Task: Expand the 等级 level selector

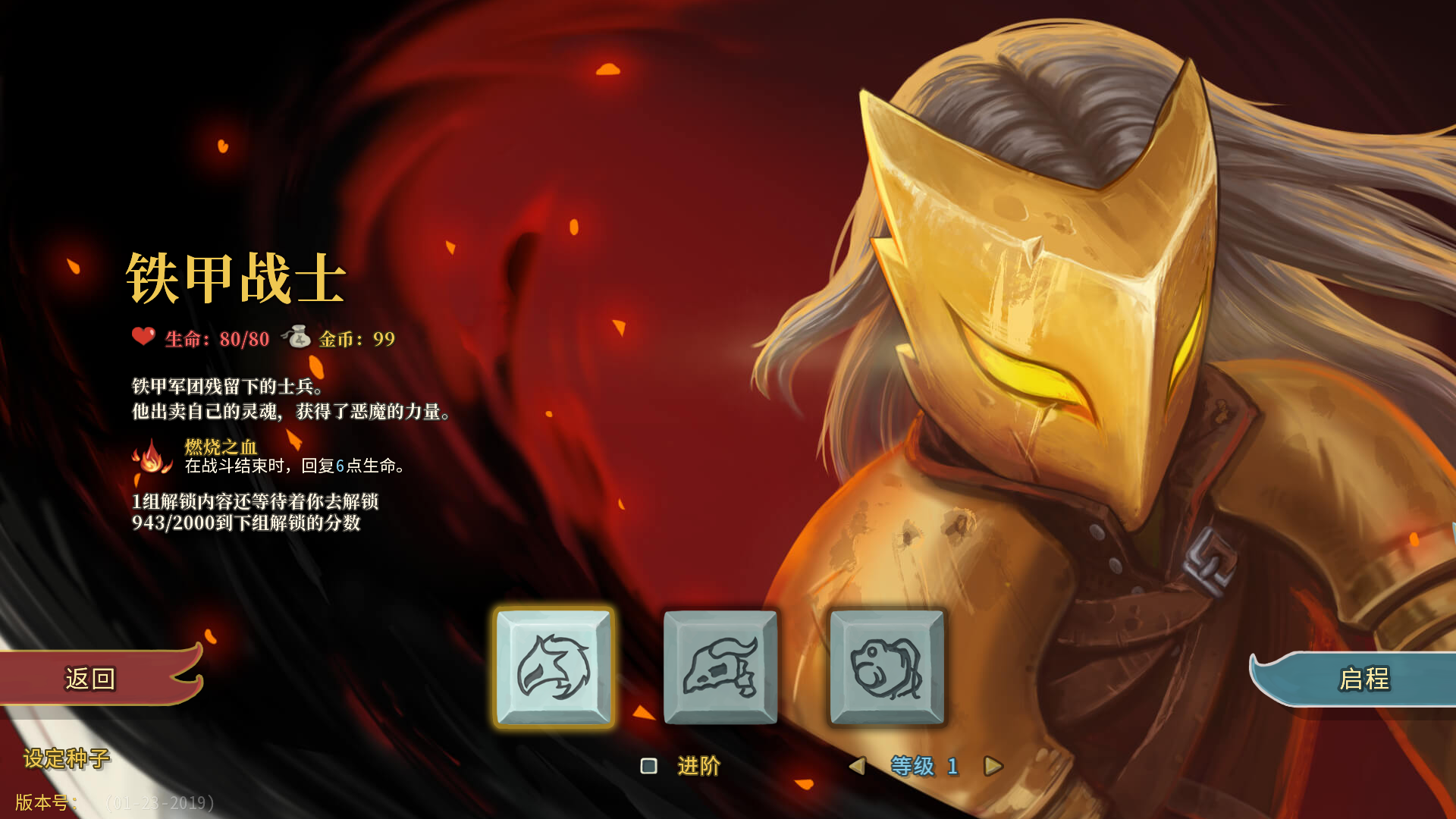Action: tap(924, 767)
